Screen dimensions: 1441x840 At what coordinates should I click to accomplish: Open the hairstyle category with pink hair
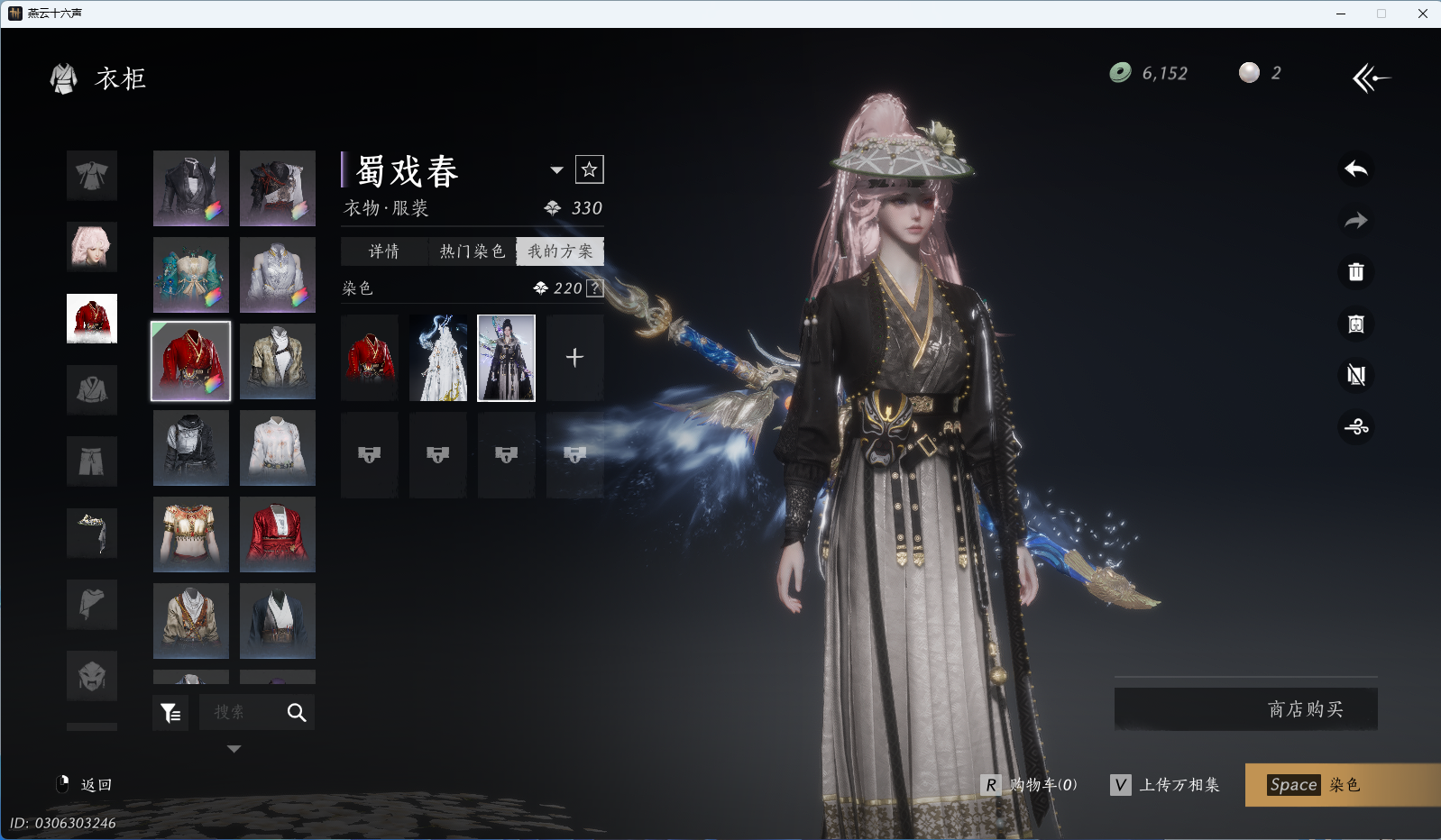click(92, 247)
